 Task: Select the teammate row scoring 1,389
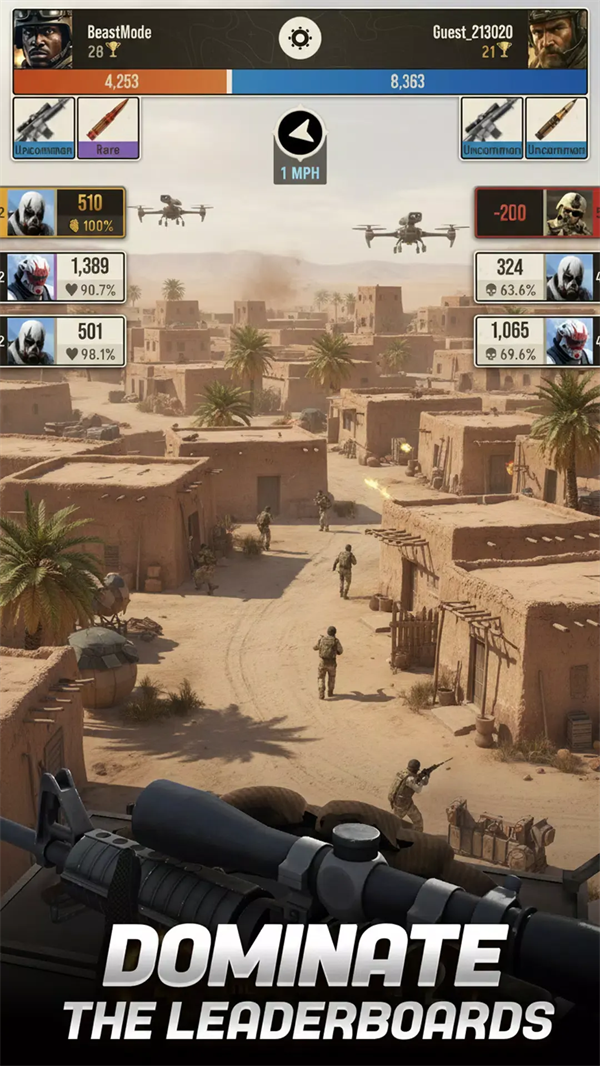click(65, 277)
